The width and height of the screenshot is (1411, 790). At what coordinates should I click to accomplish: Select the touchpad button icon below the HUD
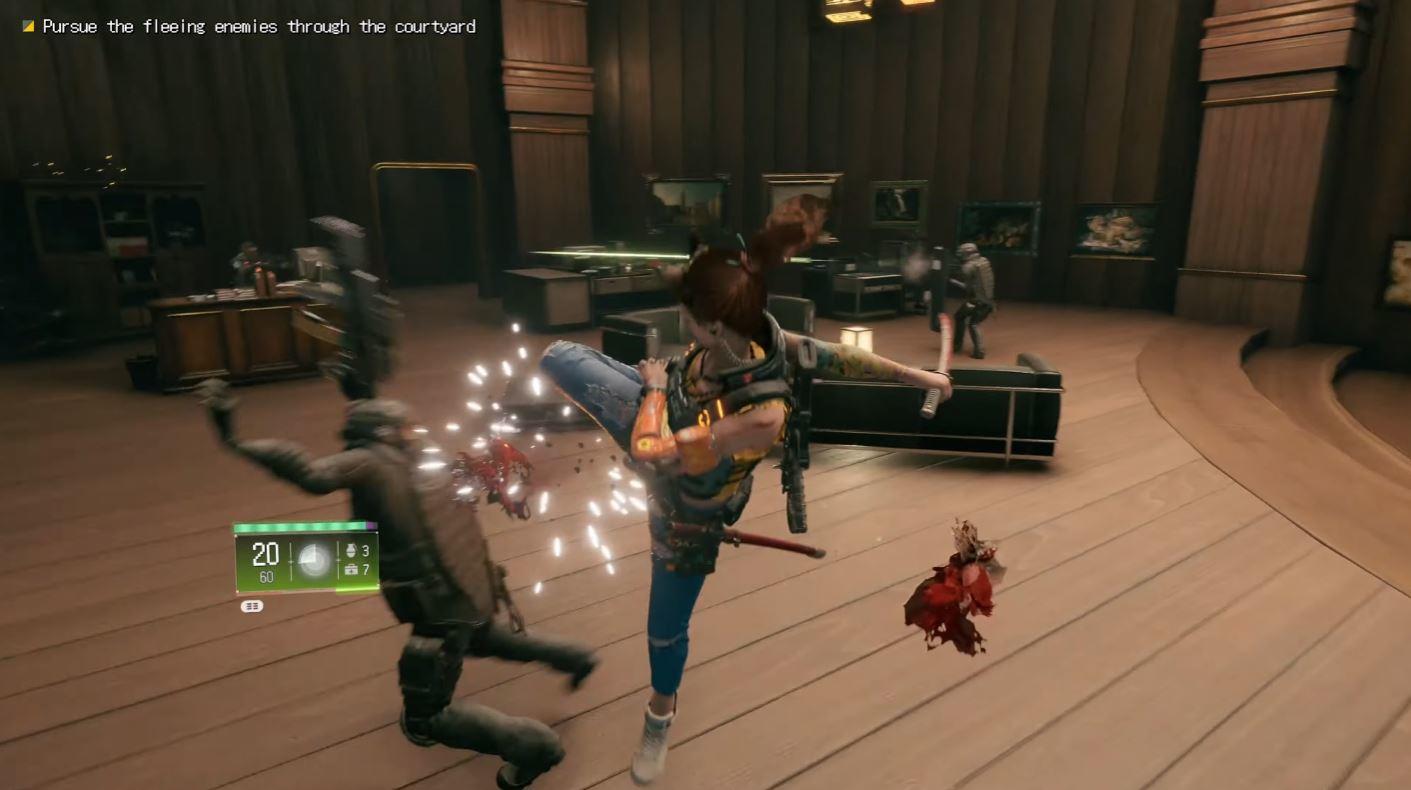point(252,606)
